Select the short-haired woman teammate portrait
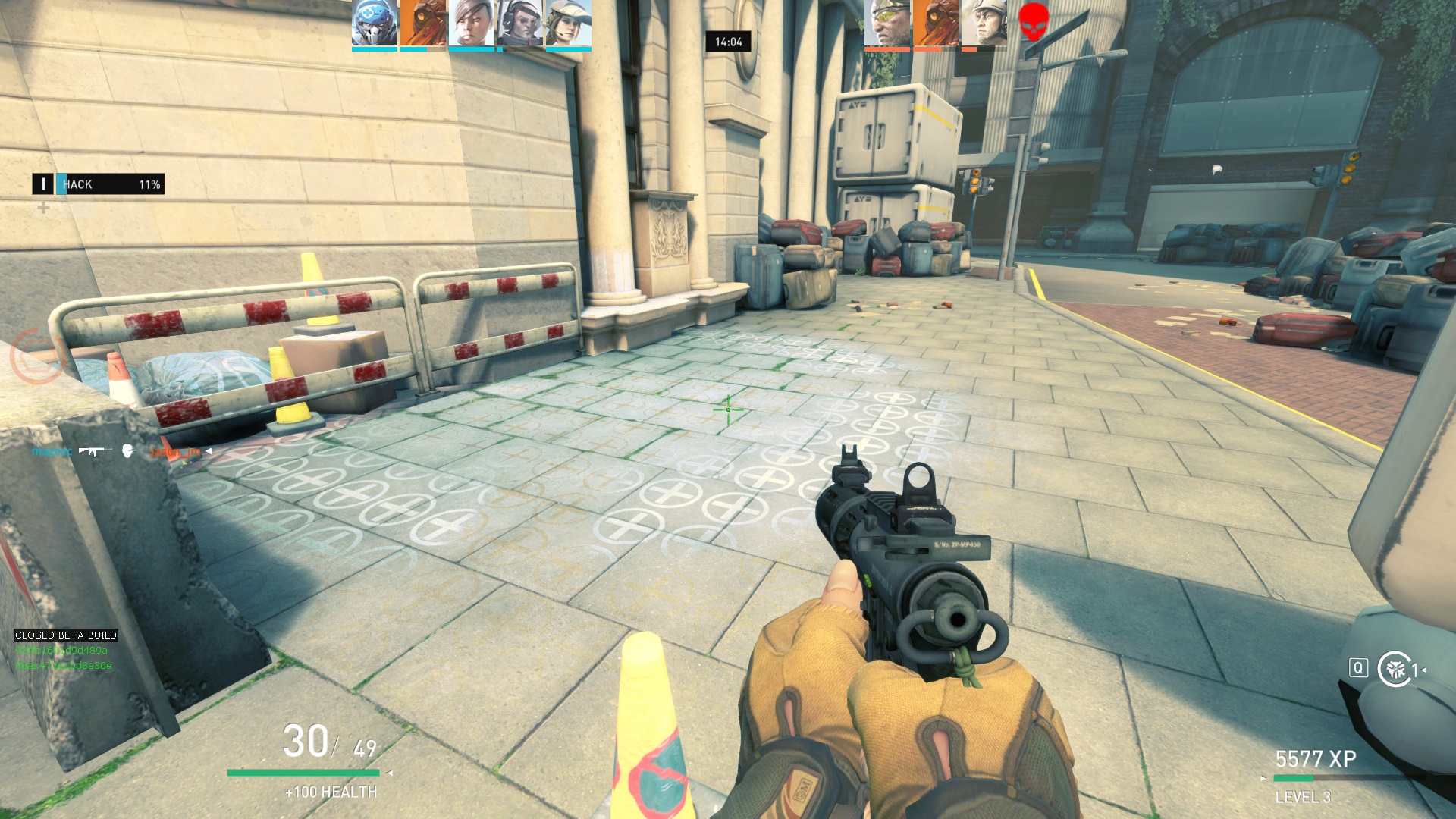 coord(471,24)
